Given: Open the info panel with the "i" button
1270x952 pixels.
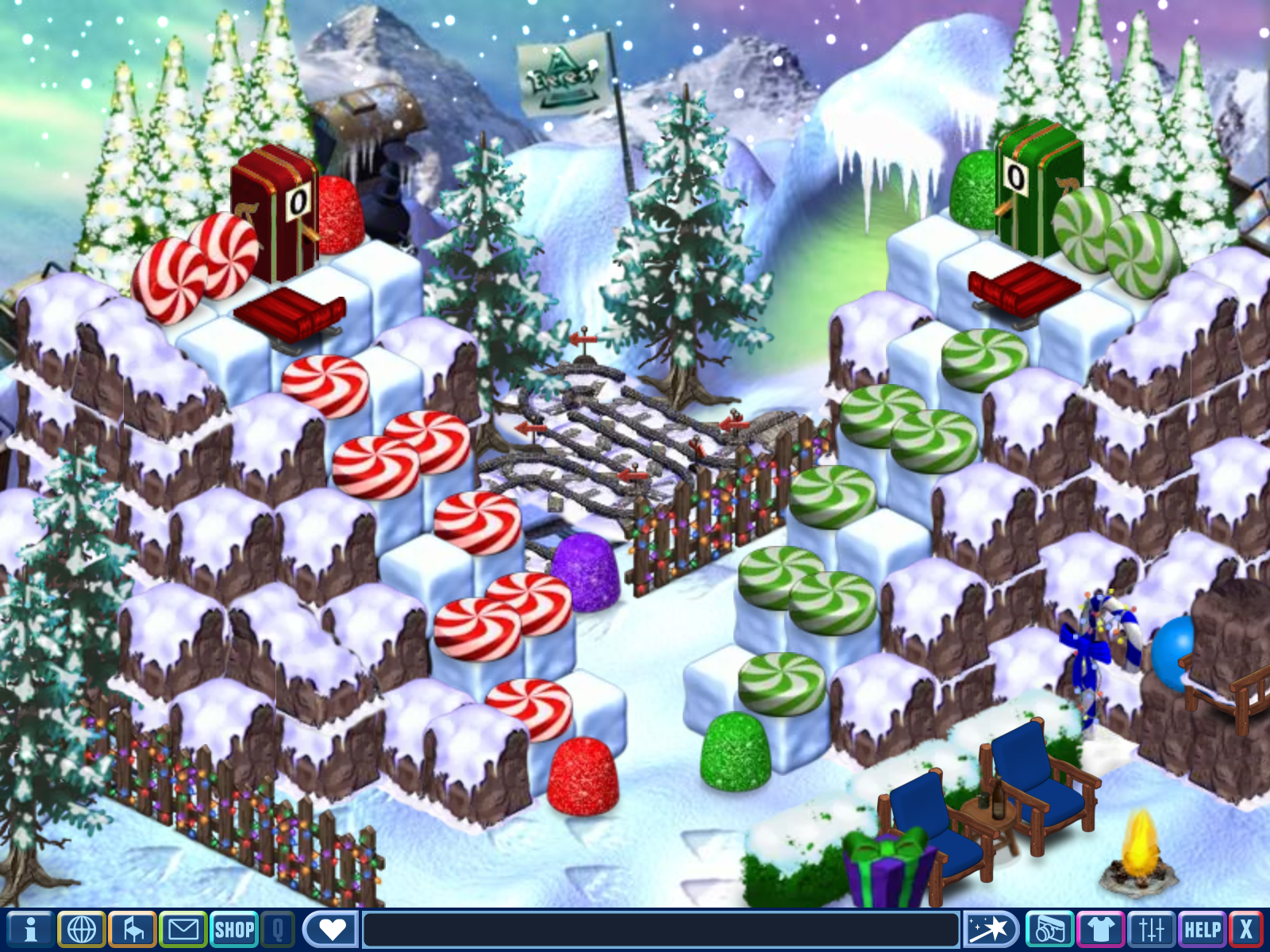Looking at the screenshot, I should point(30,929).
